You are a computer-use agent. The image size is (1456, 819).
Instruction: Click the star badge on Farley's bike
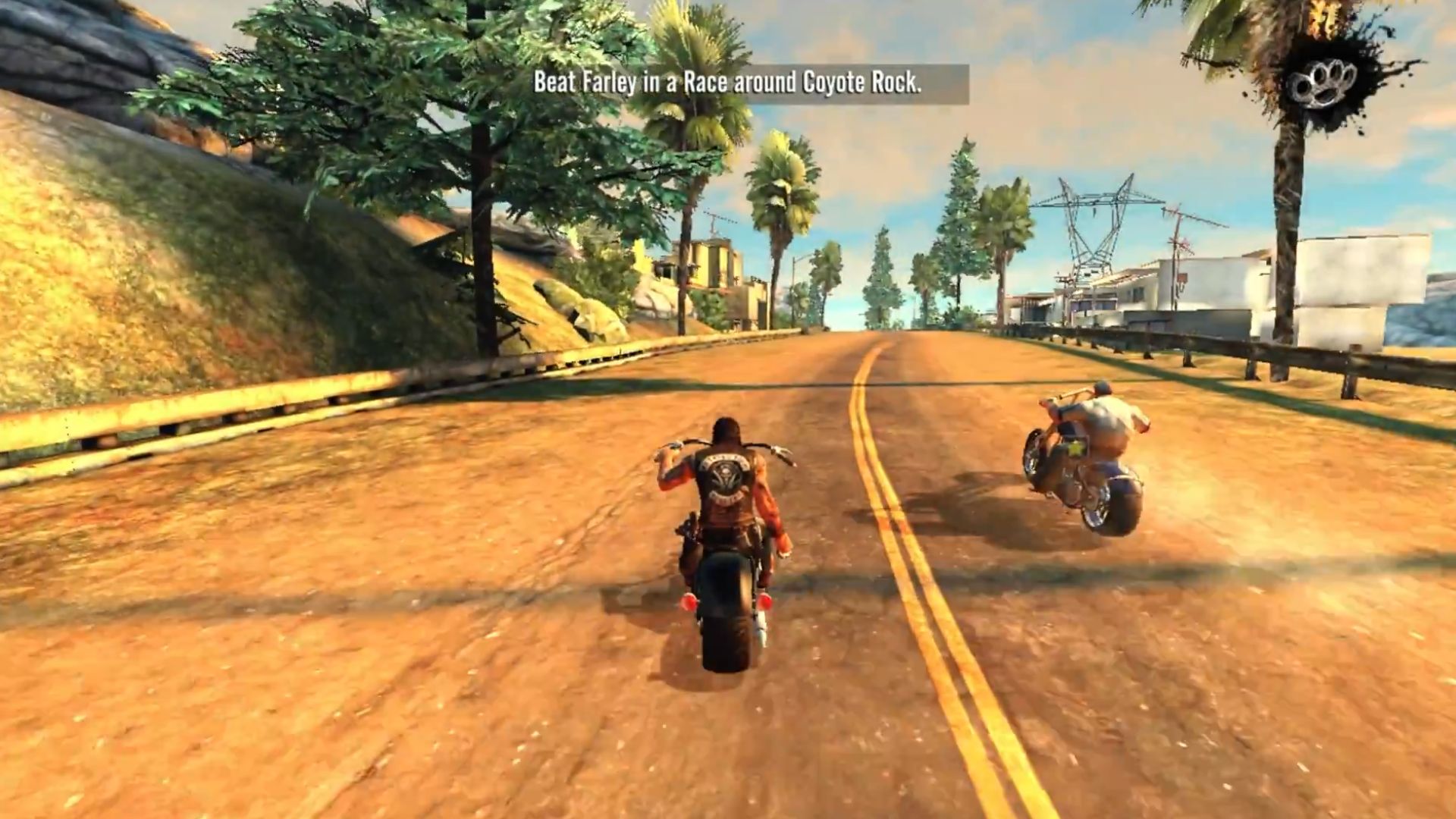click(1075, 447)
